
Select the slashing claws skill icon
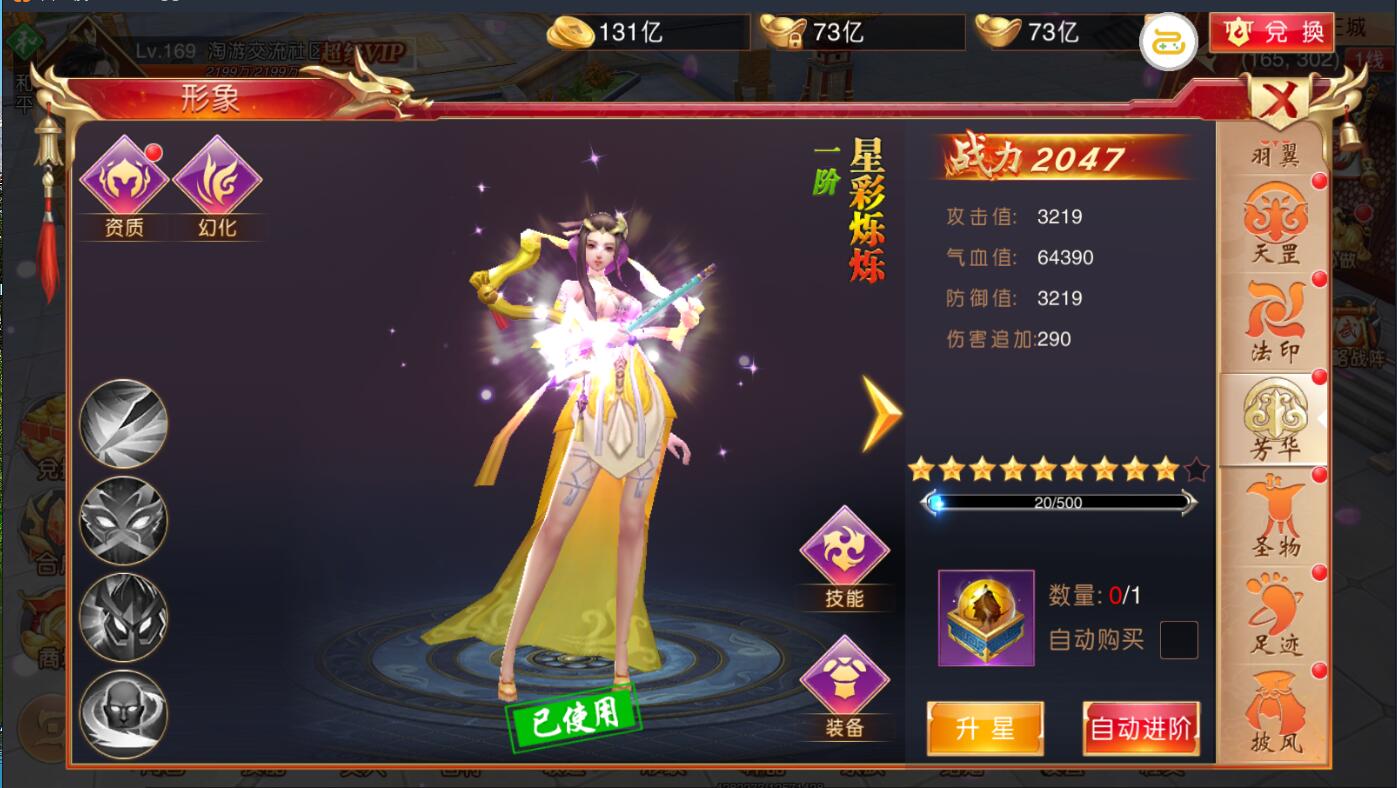124,423
